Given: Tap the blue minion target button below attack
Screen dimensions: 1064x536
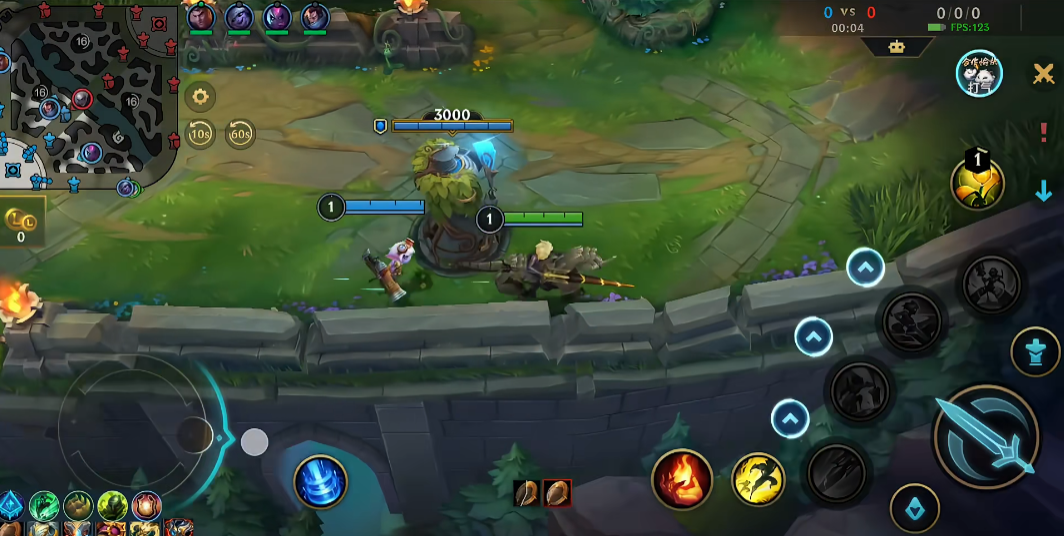Looking at the screenshot, I should click(914, 508).
